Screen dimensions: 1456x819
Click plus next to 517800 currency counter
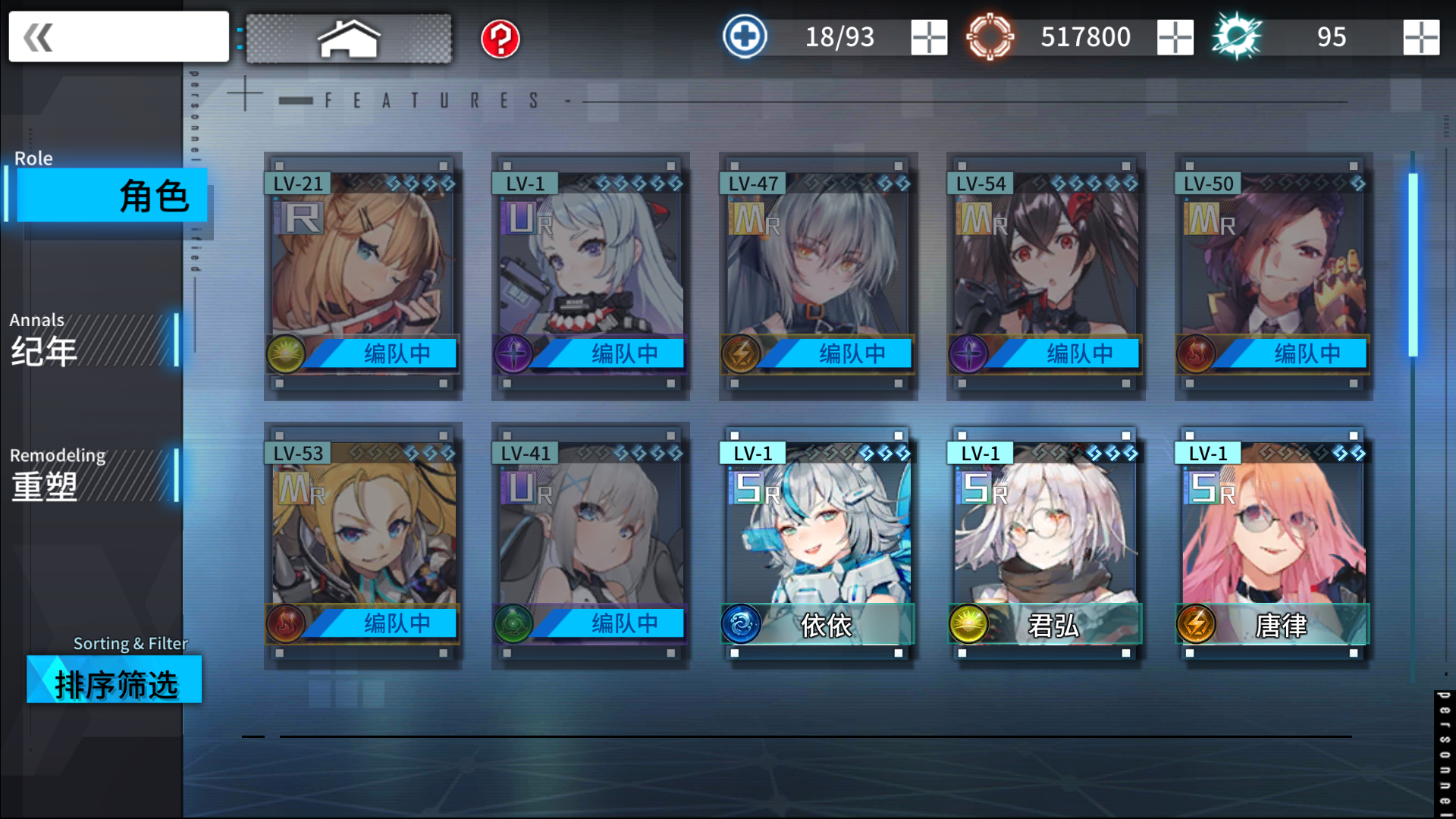(1175, 36)
